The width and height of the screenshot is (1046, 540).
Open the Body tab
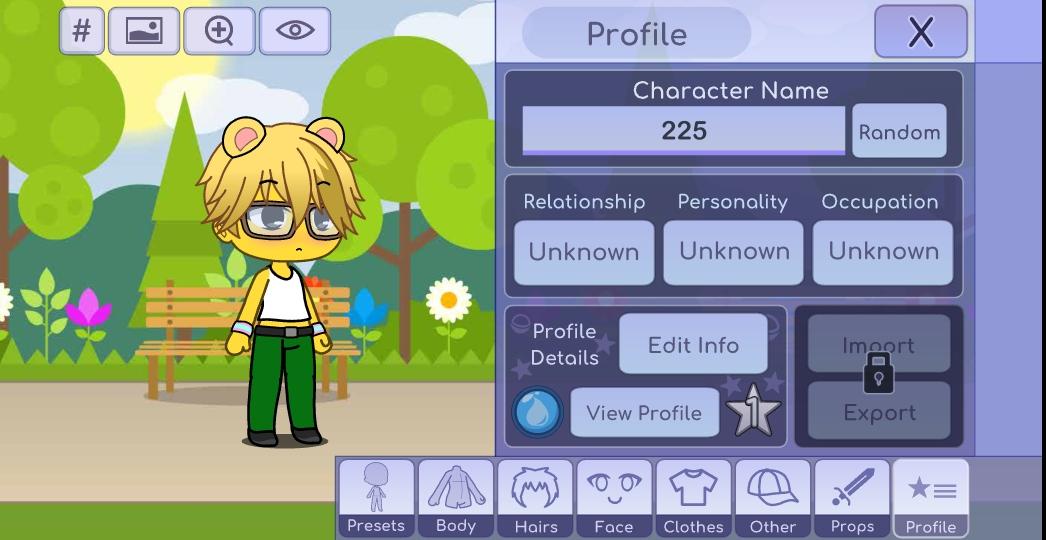[x=456, y=498]
